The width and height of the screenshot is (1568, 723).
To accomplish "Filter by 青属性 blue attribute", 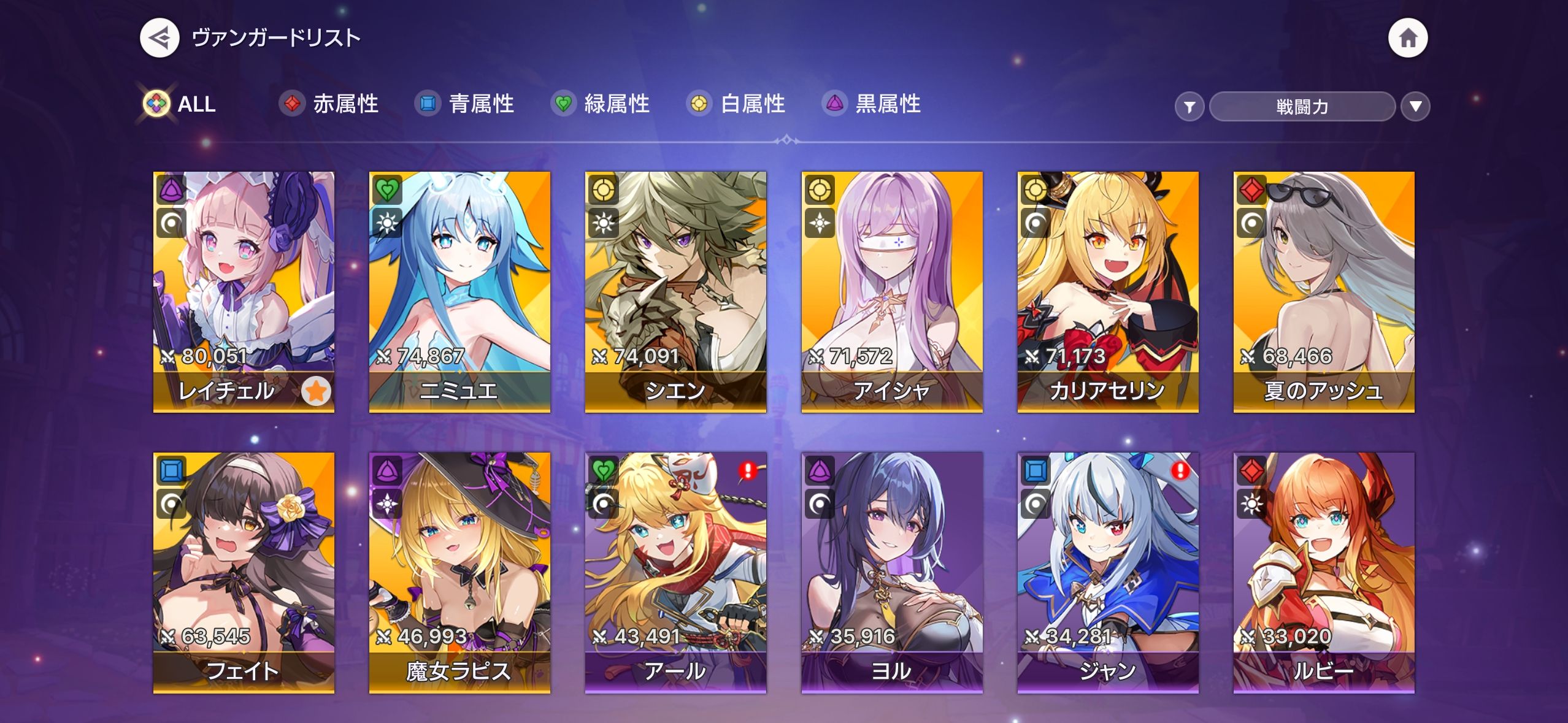I will (465, 104).
